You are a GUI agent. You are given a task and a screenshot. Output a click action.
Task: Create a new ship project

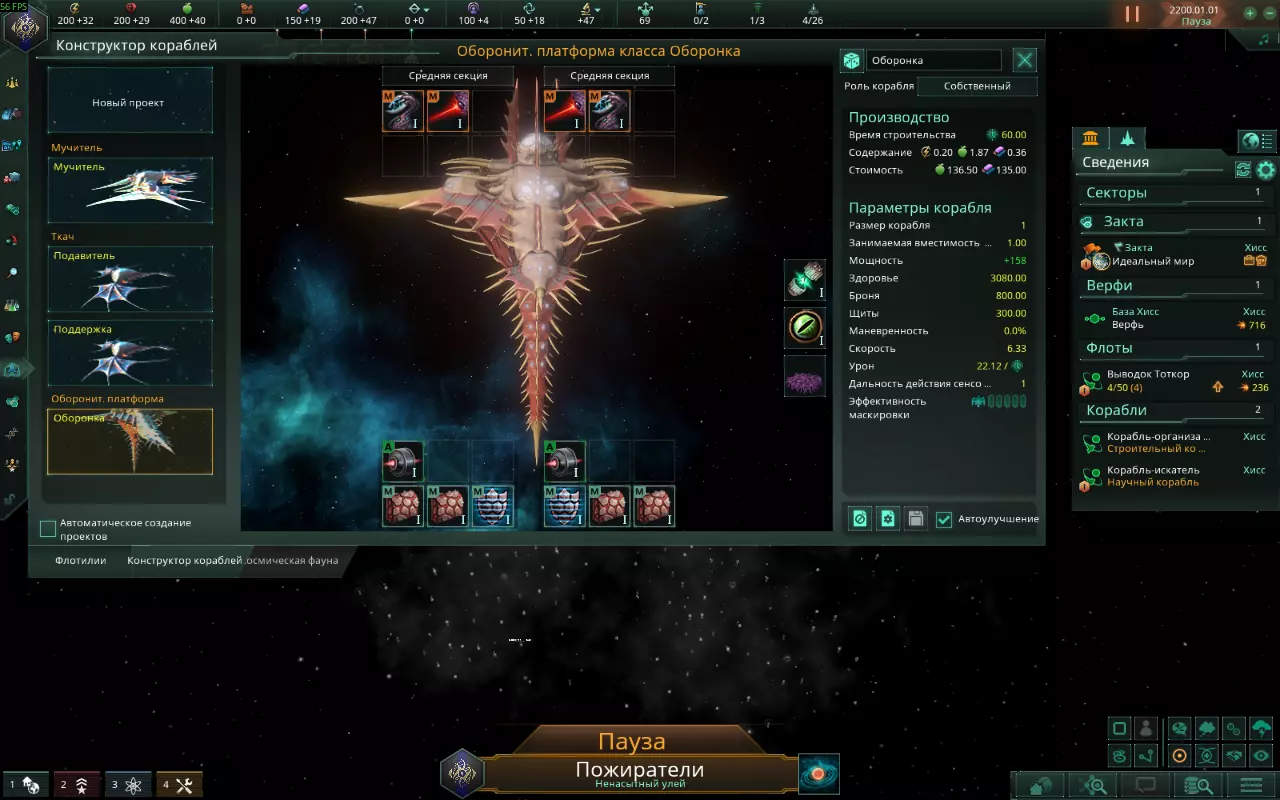(129, 102)
